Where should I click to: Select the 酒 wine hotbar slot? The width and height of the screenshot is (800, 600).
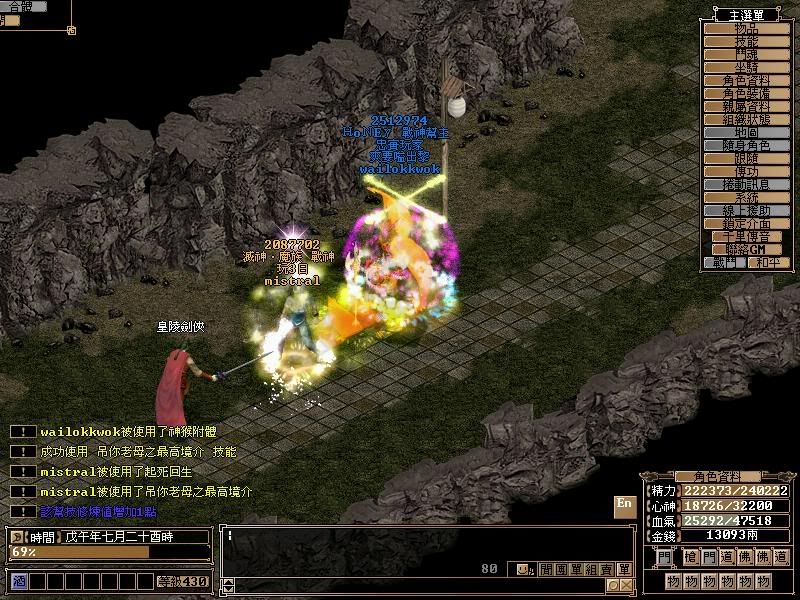point(18,581)
